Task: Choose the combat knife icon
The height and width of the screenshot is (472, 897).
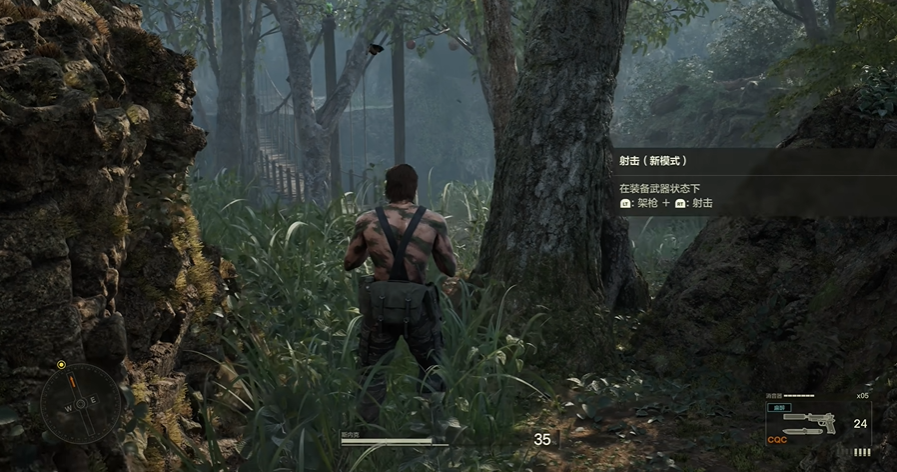Action: click(805, 432)
